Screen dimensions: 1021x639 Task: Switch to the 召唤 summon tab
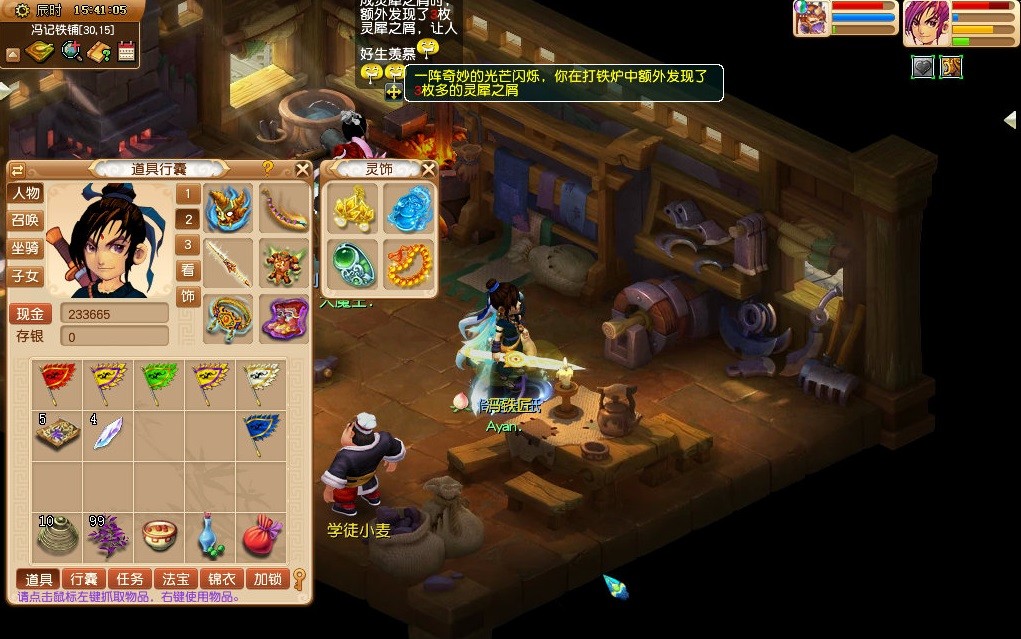tap(26, 220)
